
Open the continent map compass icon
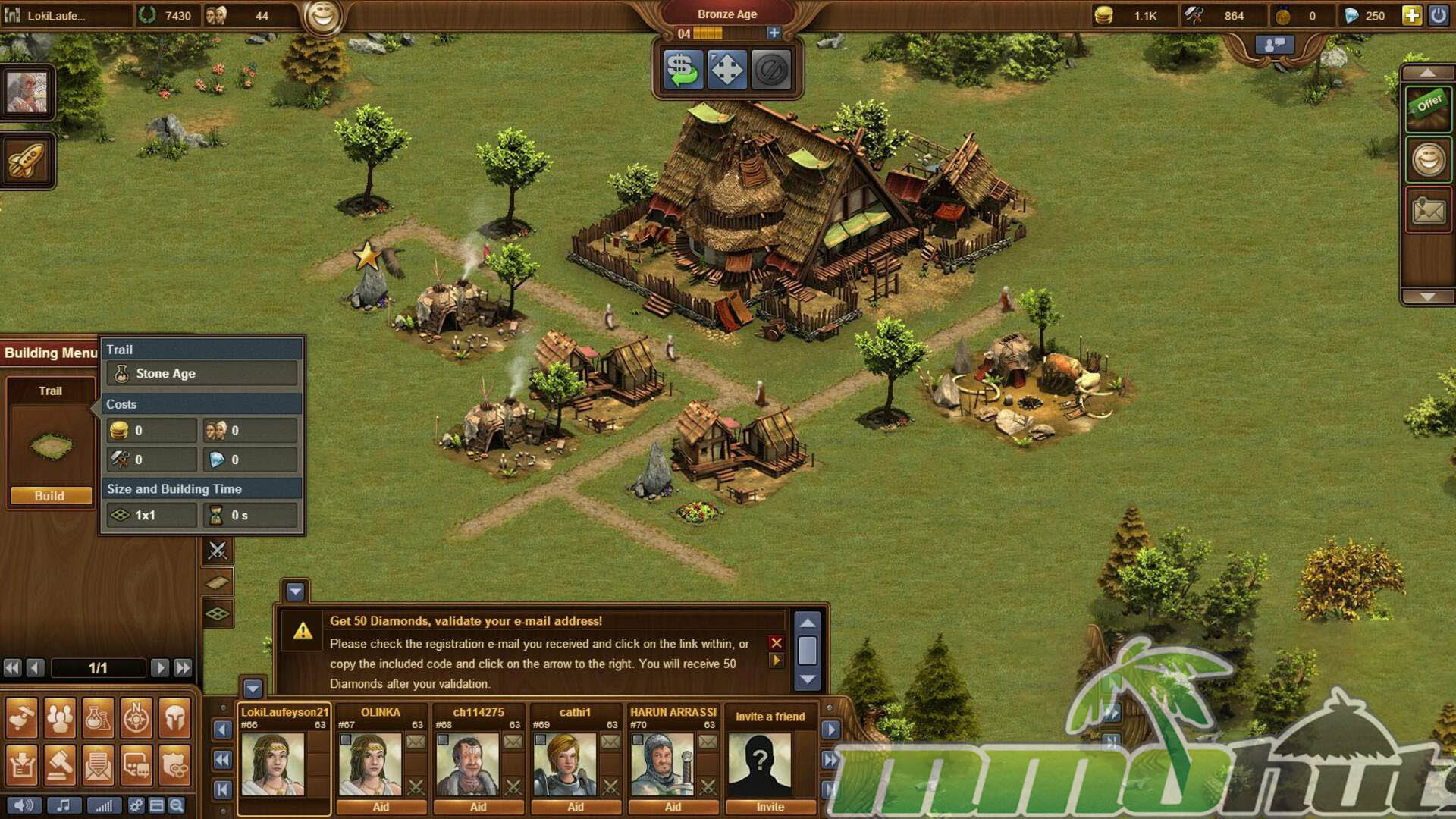pyautogui.click(x=136, y=717)
